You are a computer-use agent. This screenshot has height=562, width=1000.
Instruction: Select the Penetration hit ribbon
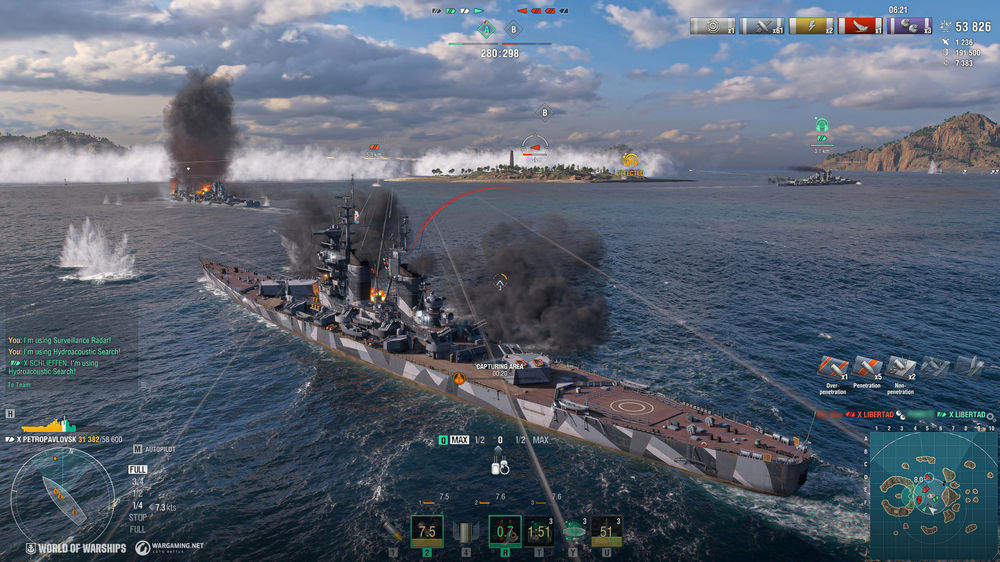pyautogui.click(x=867, y=368)
